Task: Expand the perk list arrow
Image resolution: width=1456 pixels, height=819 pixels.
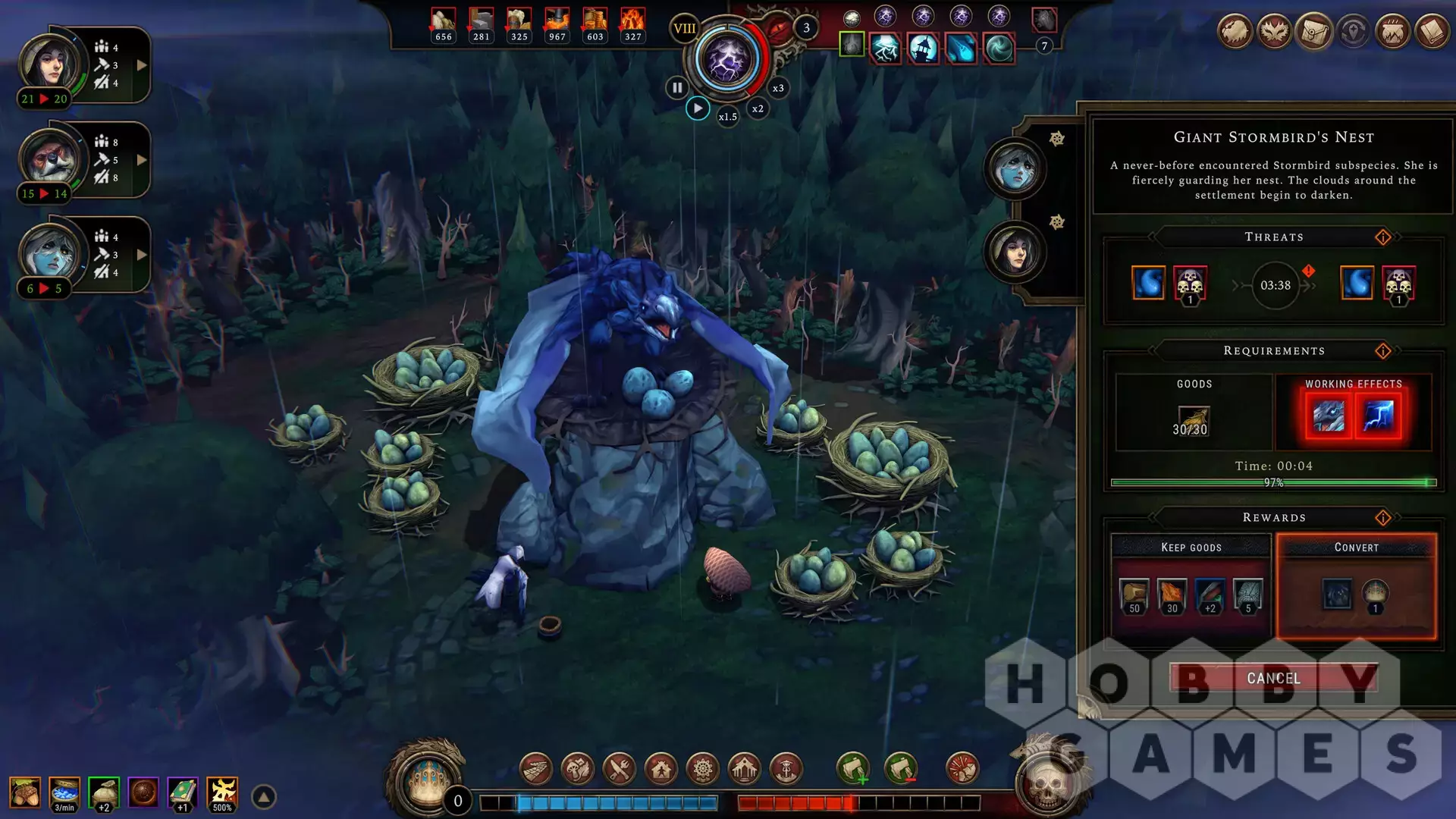Action: (264, 797)
